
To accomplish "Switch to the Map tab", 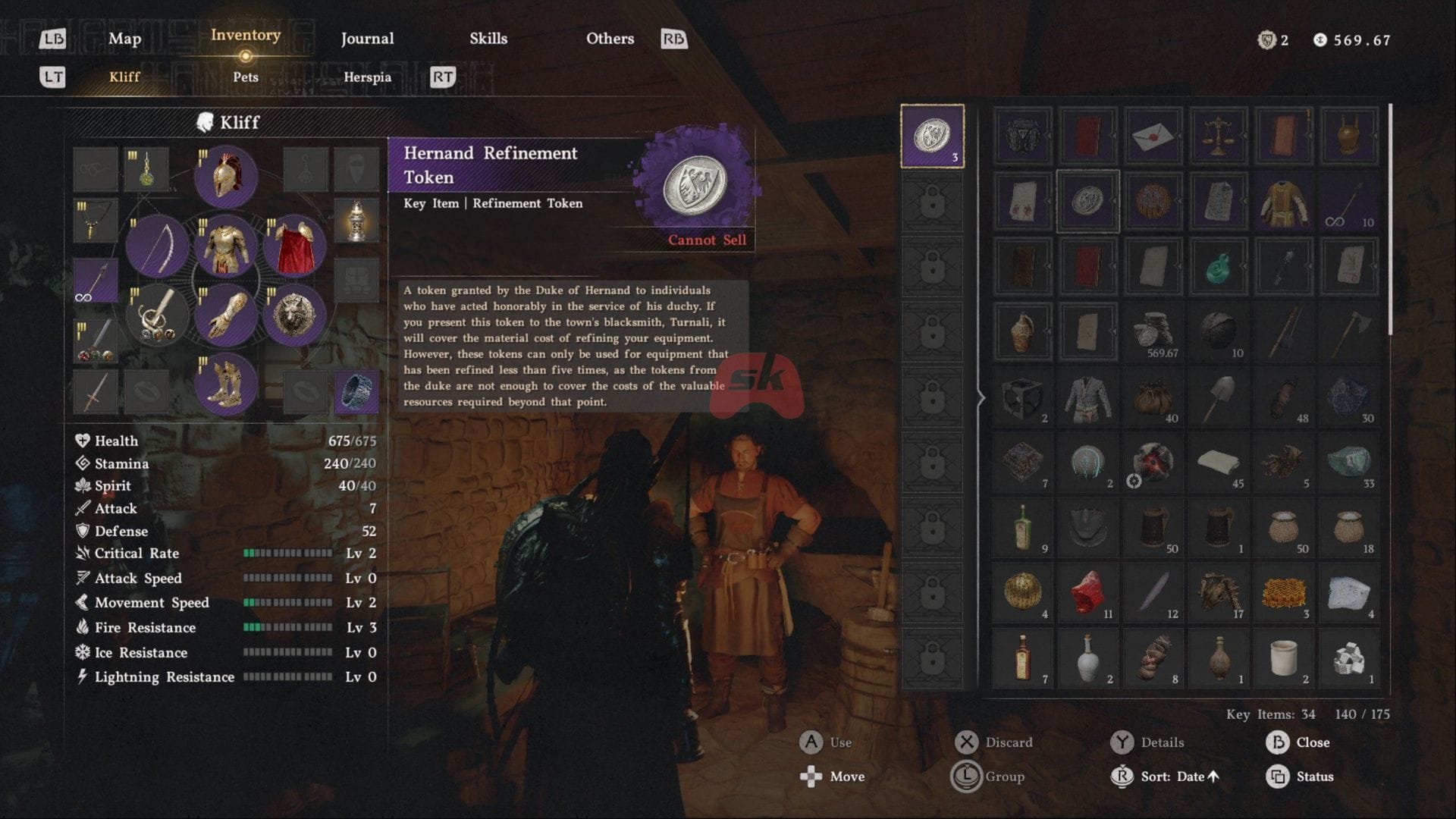I will 124,39.
